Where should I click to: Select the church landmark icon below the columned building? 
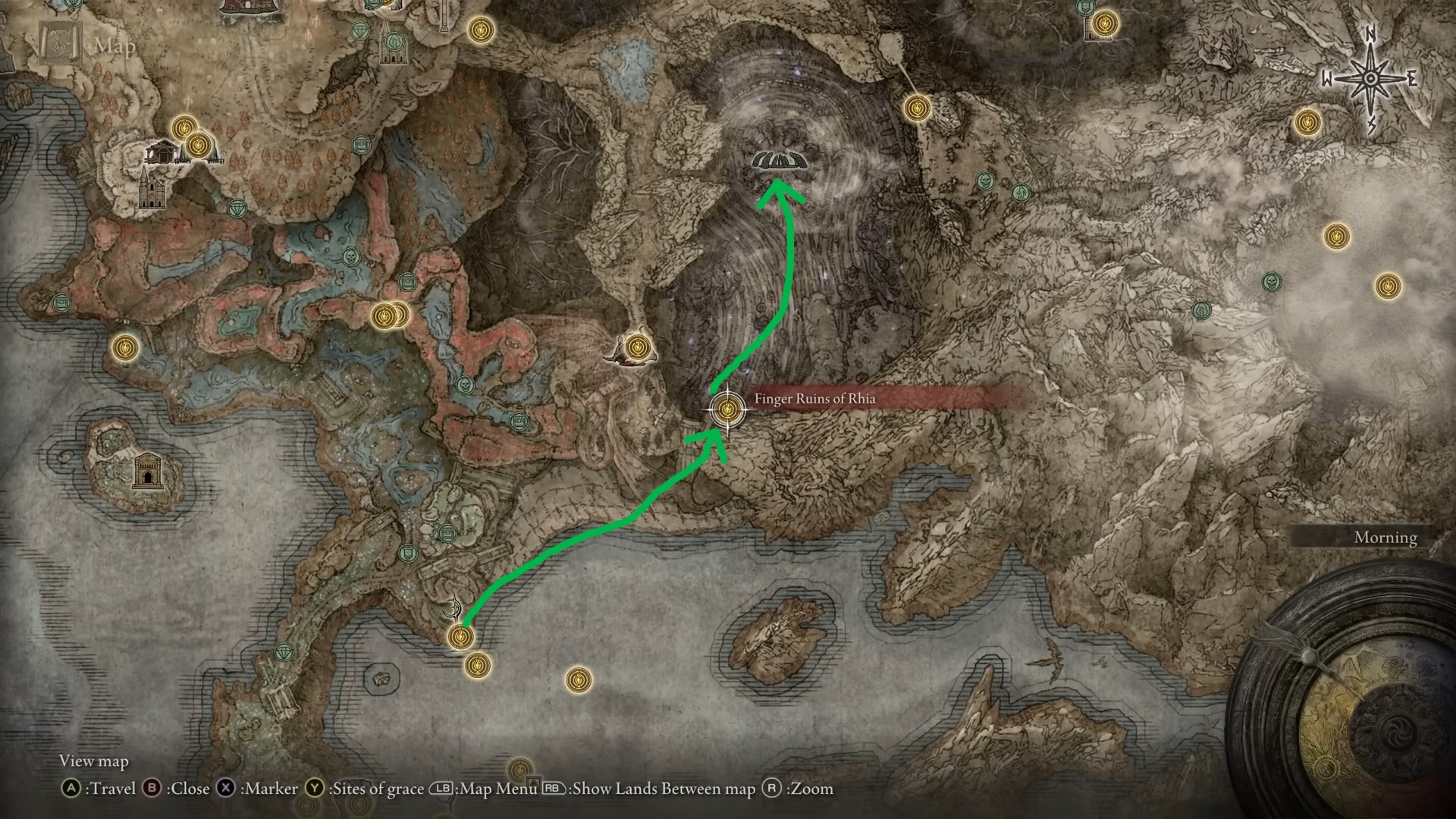coord(149,190)
